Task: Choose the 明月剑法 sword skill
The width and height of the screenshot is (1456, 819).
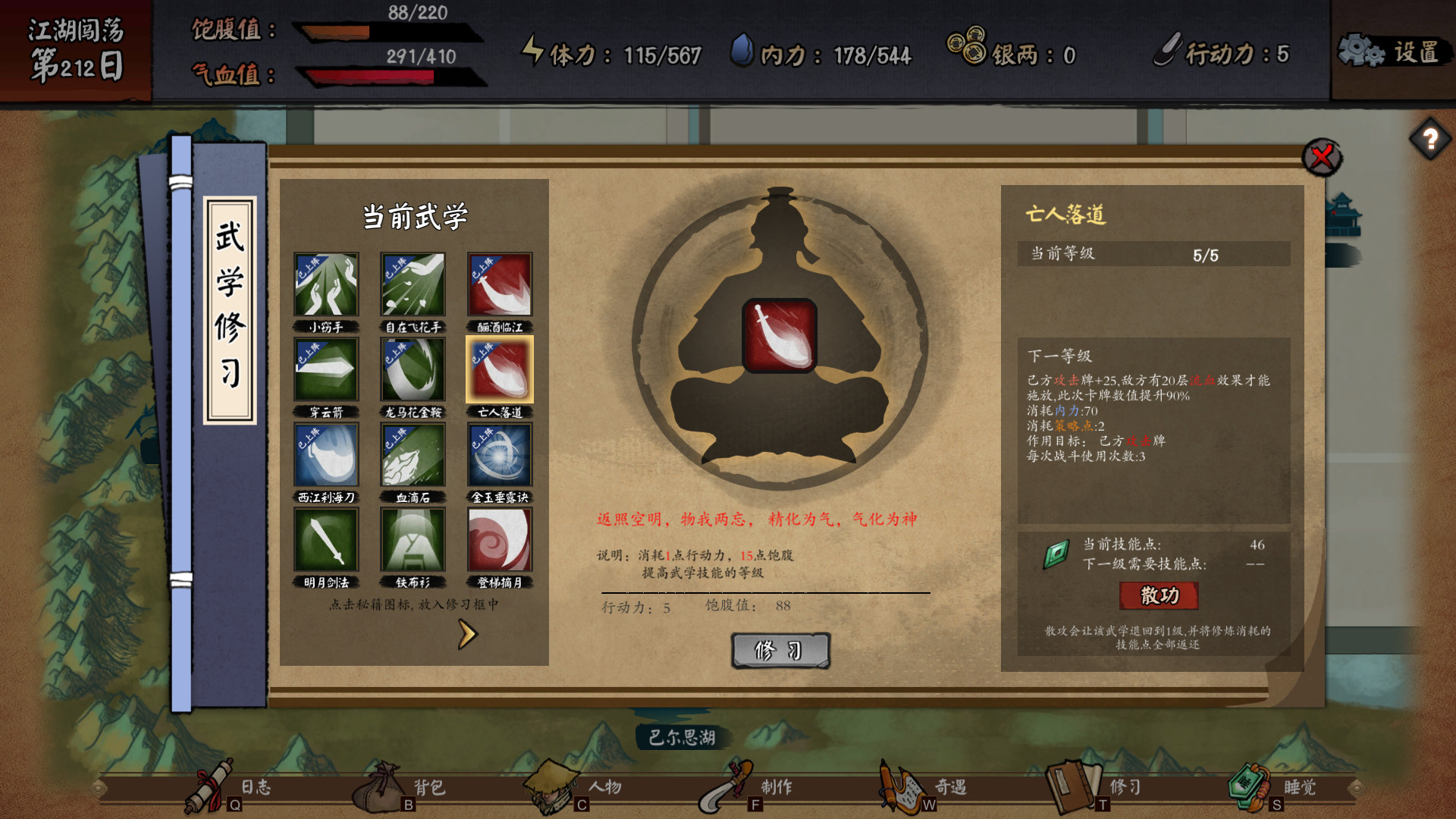Action: point(325,538)
